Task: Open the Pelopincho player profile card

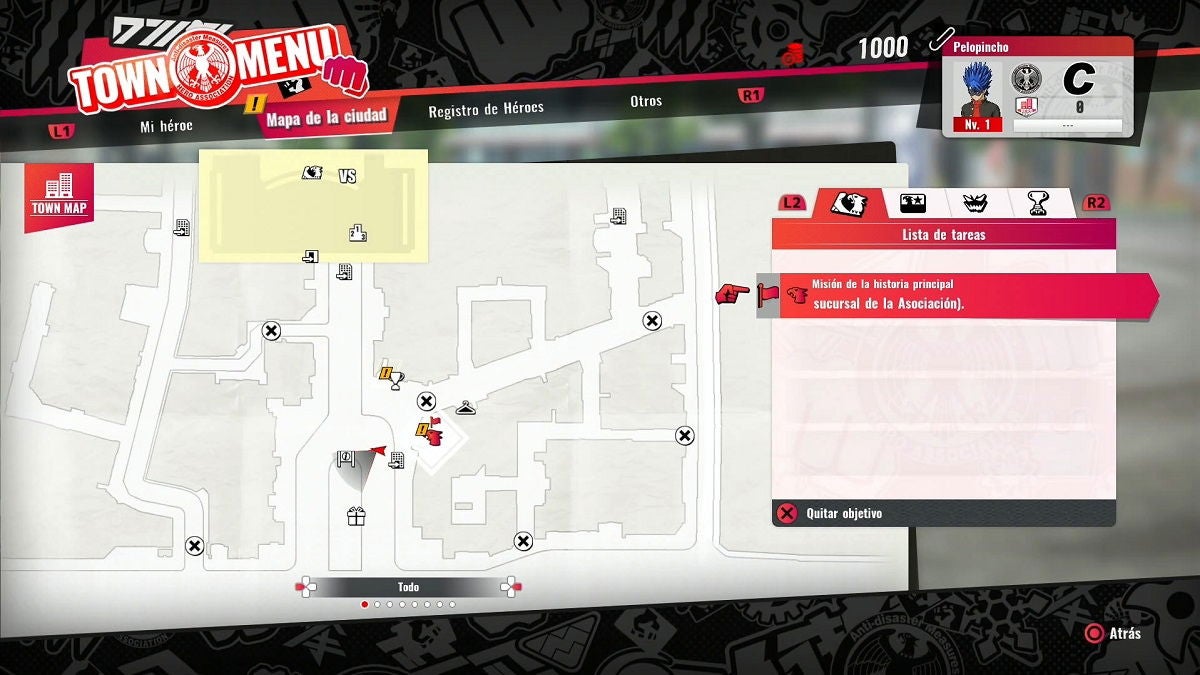Action: (1038, 87)
